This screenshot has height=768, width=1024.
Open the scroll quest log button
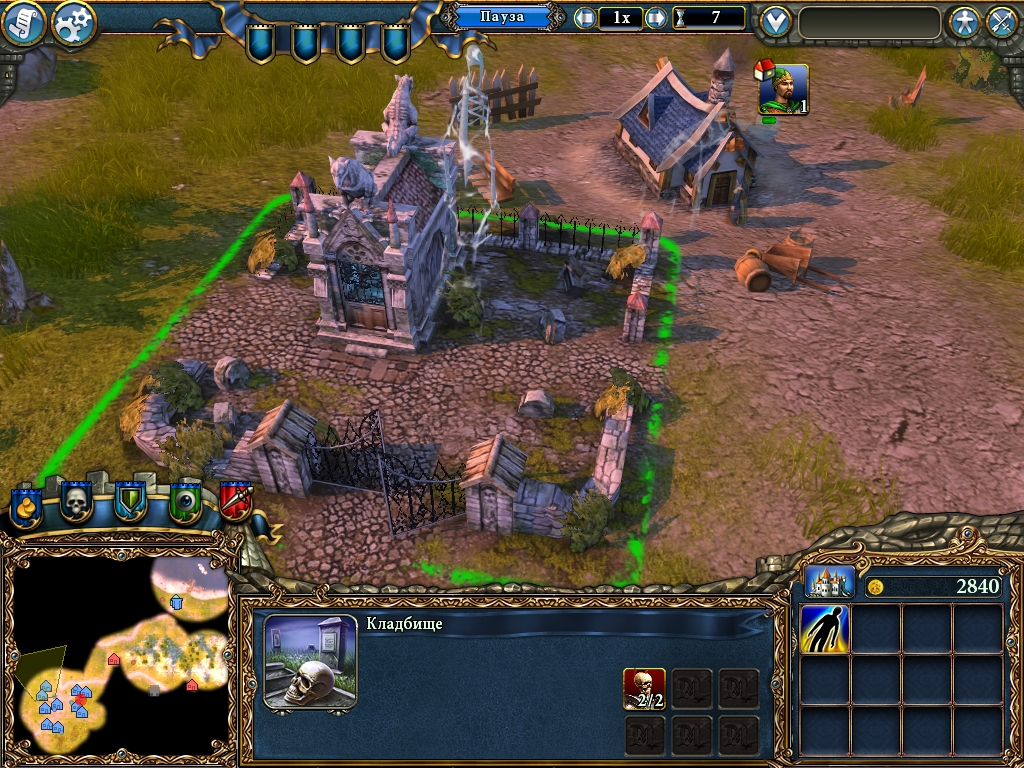tap(24, 22)
